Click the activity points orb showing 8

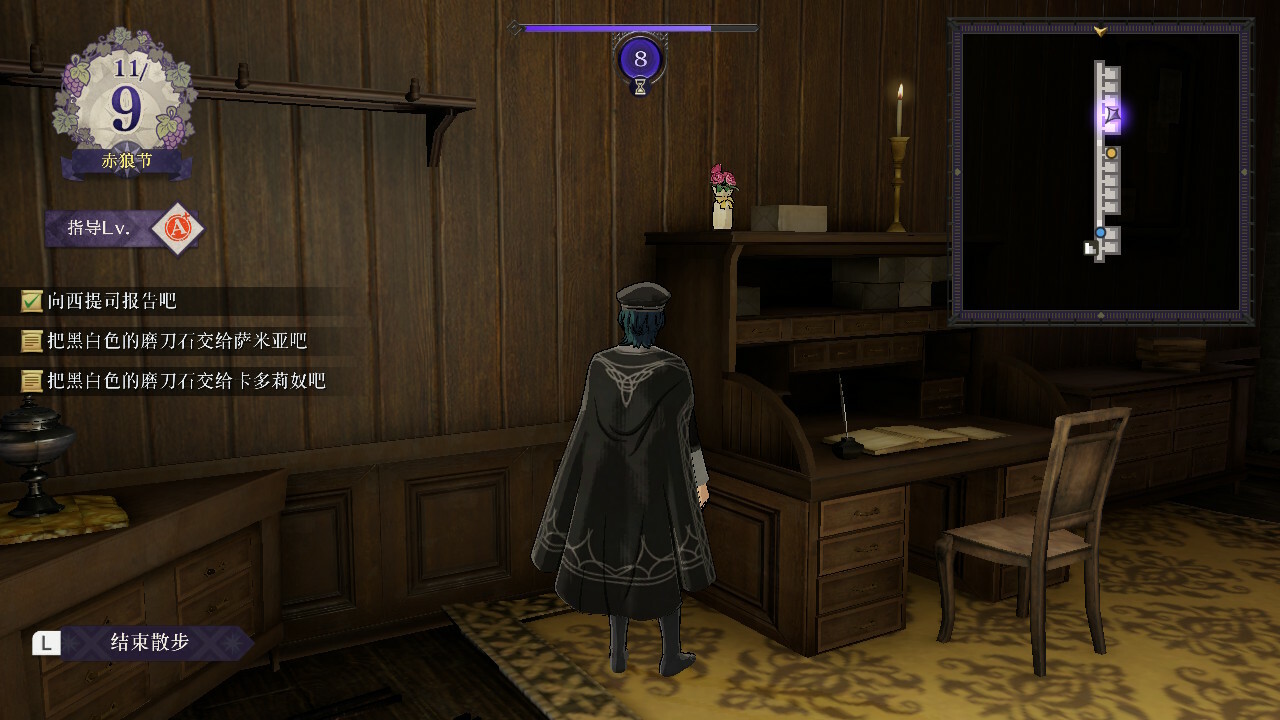tap(640, 60)
